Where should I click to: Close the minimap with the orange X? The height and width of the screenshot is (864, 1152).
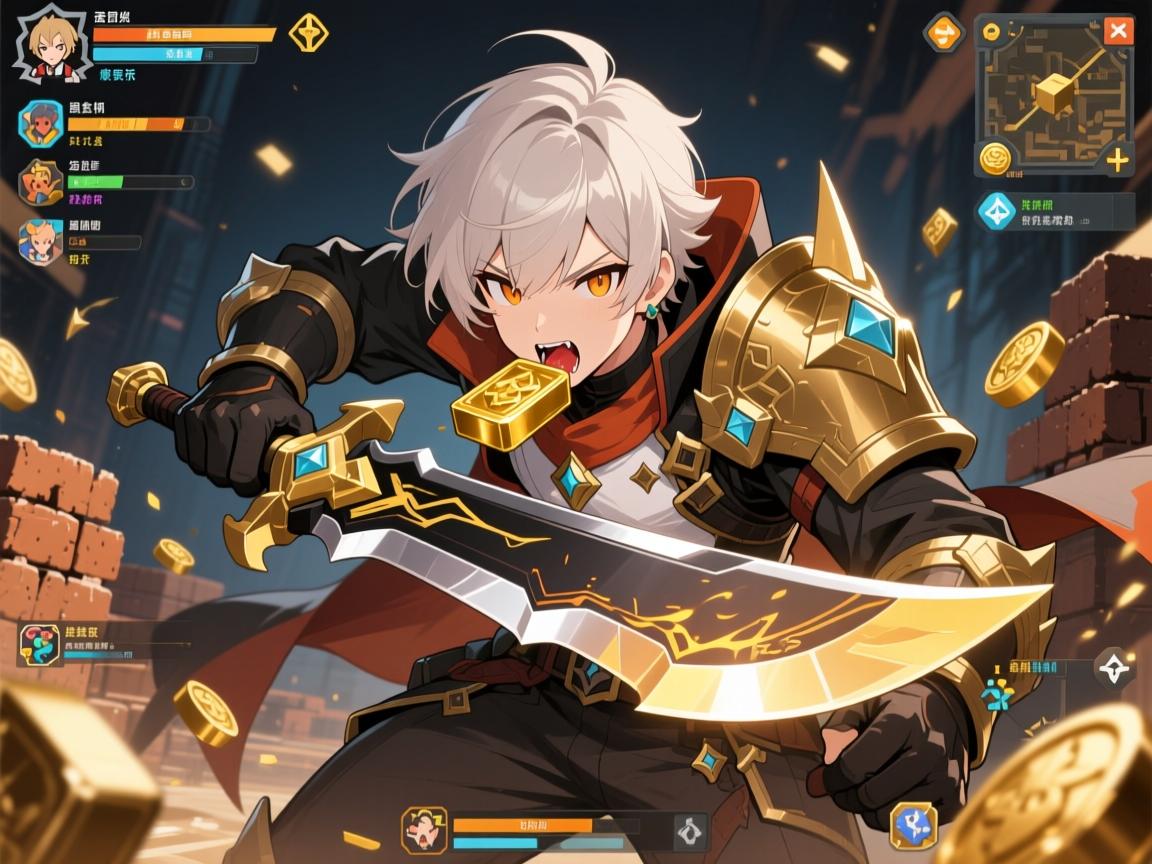[x=1117, y=31]
